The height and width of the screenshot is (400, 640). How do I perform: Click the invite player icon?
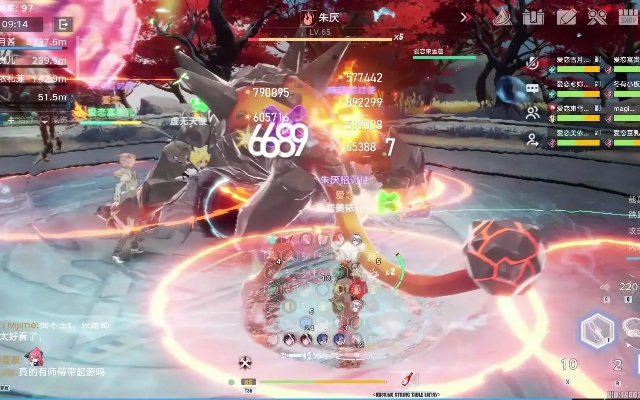533,139
